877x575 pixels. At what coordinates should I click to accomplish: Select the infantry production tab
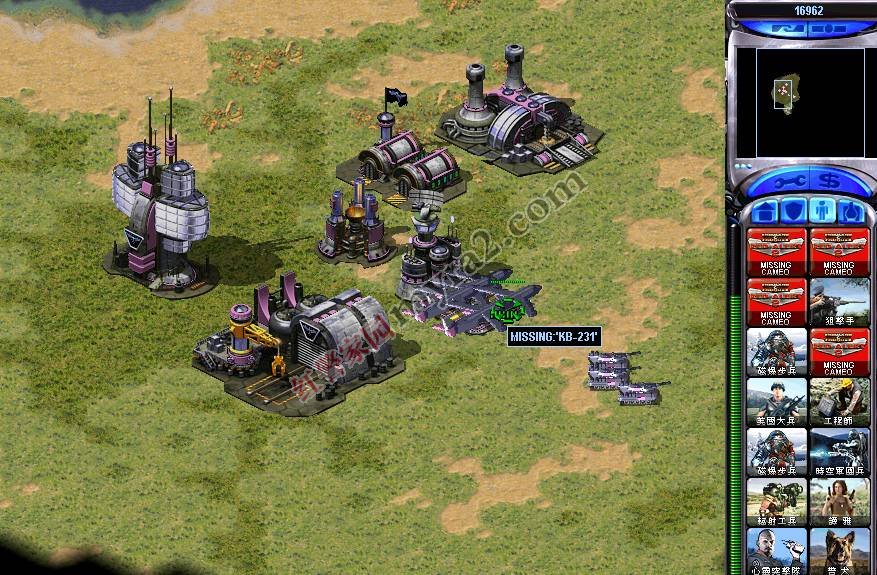[x=822, y=211]
